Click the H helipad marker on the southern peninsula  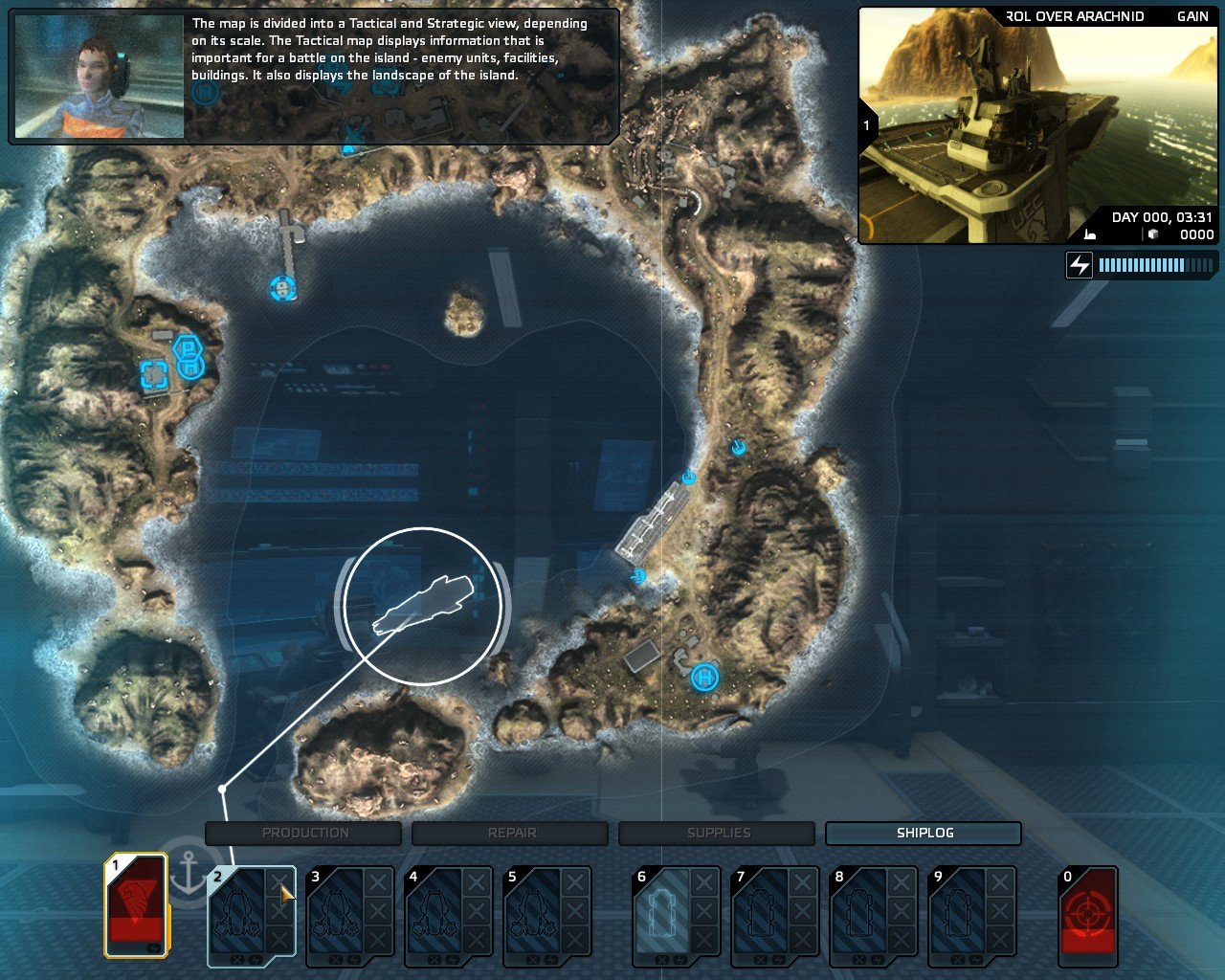[702, 678]
